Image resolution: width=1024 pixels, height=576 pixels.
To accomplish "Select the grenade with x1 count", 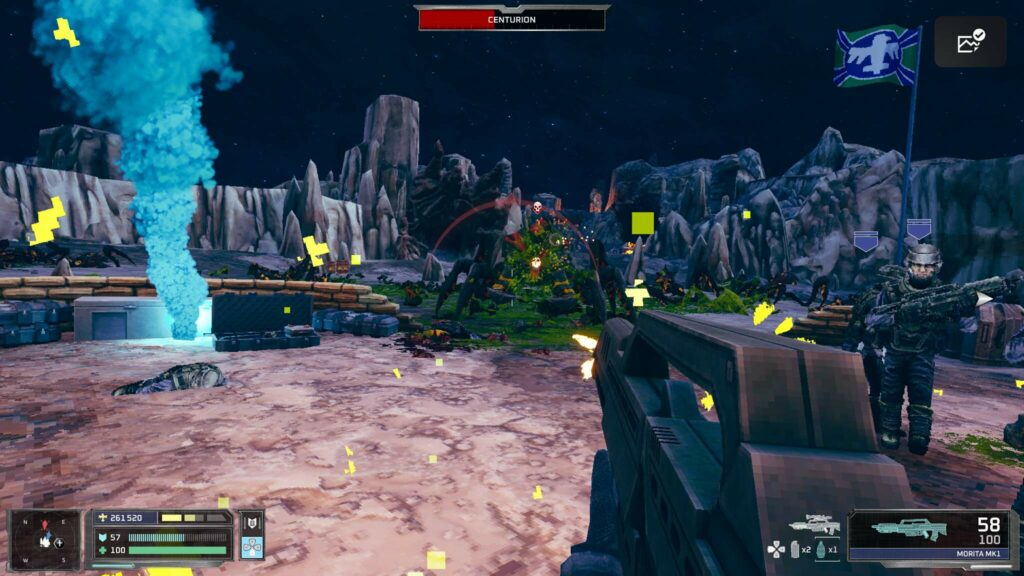I will pyautogui.click(x=821, y=549).
